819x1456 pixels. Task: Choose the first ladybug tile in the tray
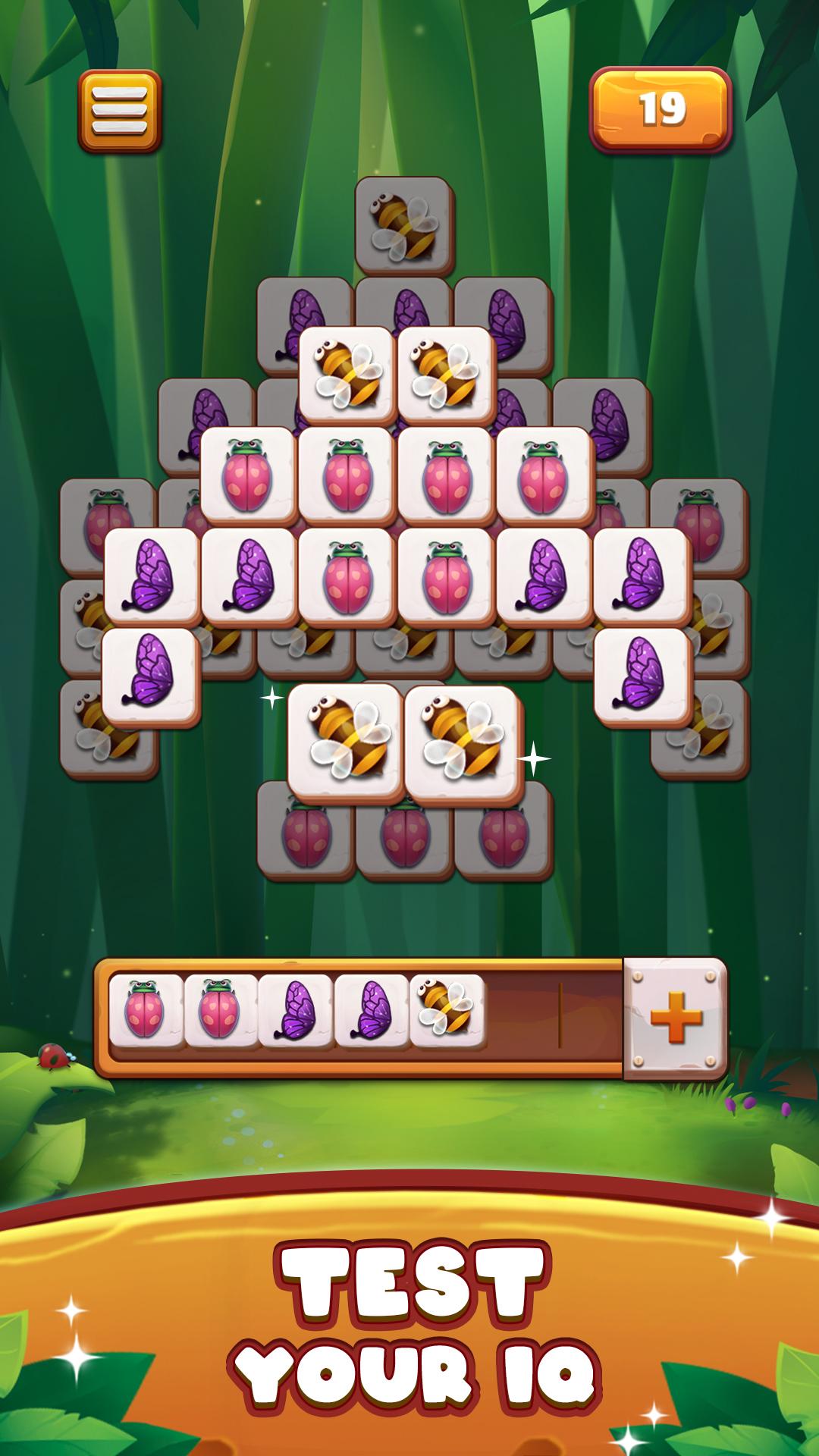pos(146,1011)
